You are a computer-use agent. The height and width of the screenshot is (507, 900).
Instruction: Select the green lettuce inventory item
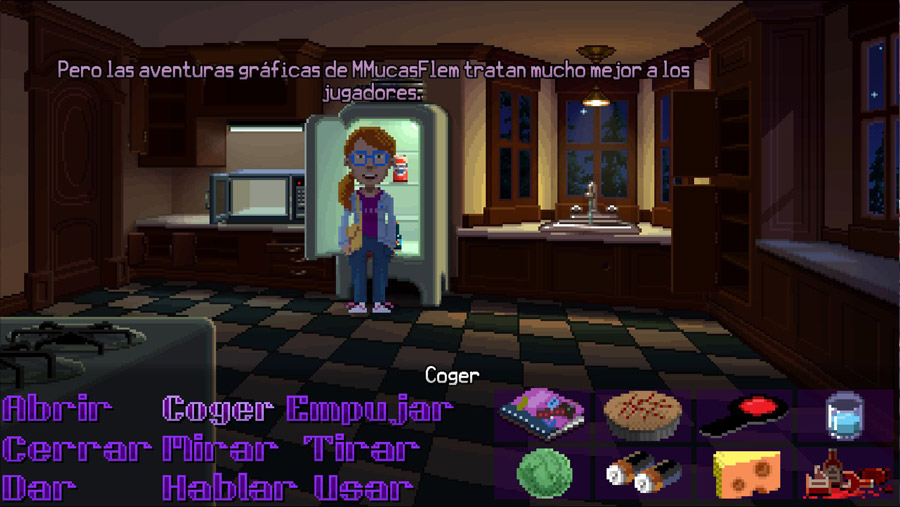[x=544, y=470]
